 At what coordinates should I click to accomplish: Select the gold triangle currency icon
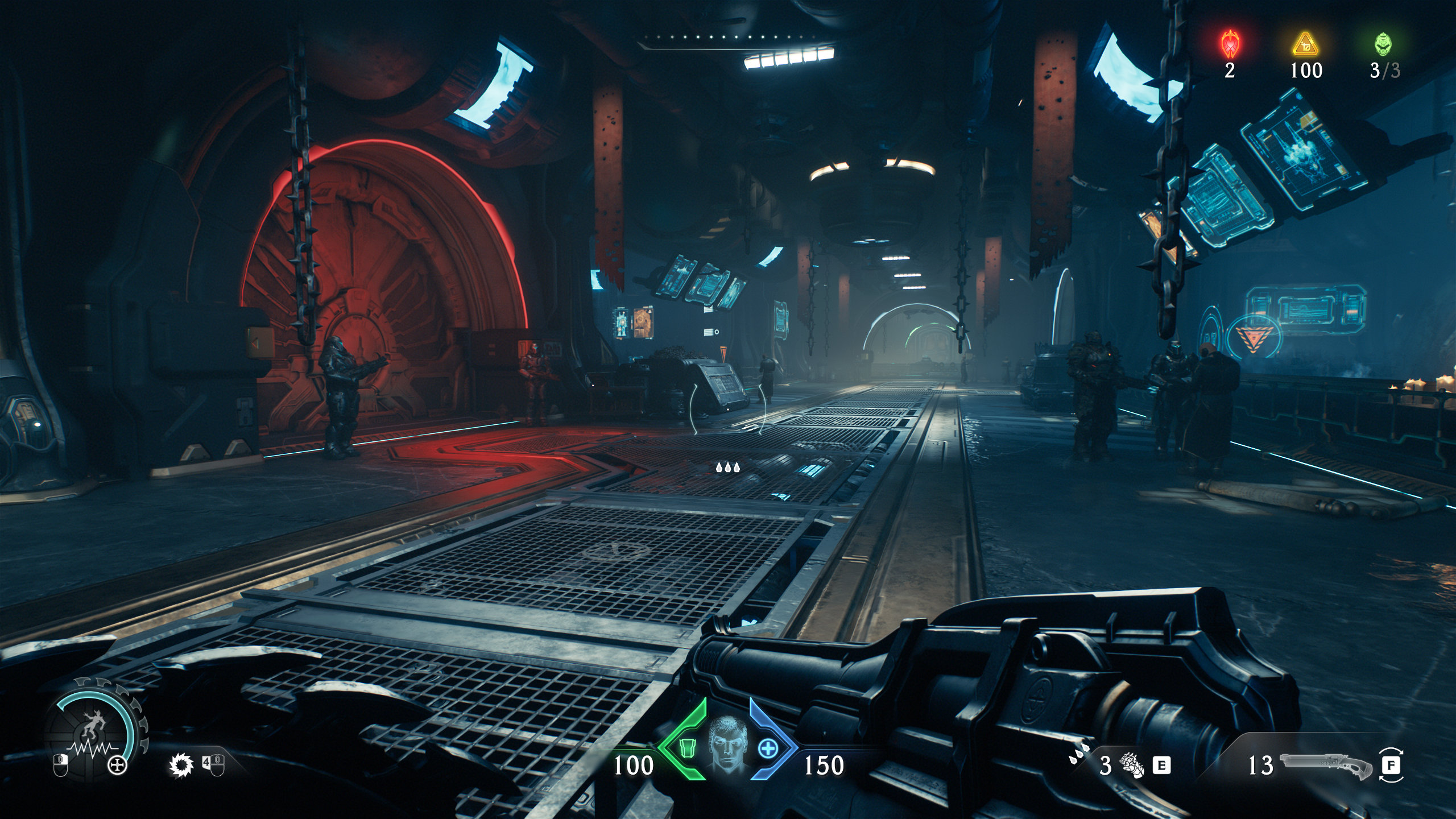click(1306, 44)
